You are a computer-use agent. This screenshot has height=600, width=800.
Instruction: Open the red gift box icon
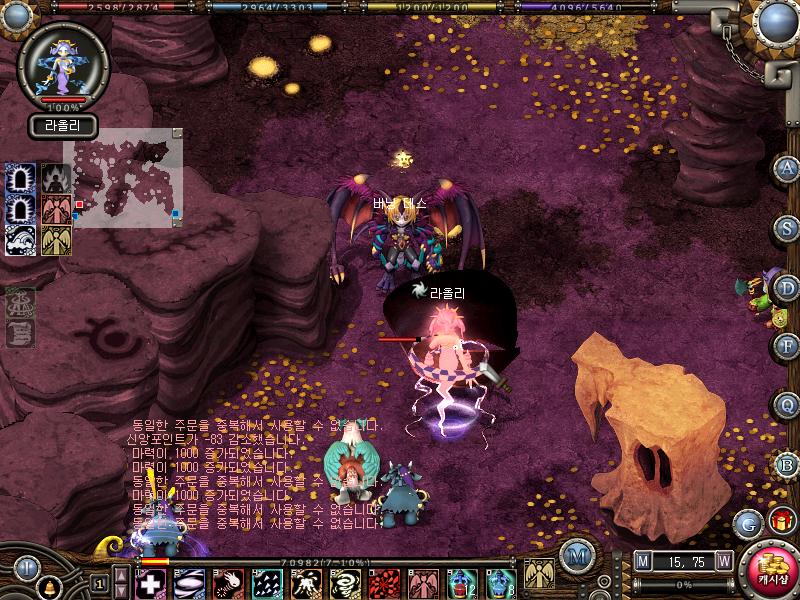[780, 520]
